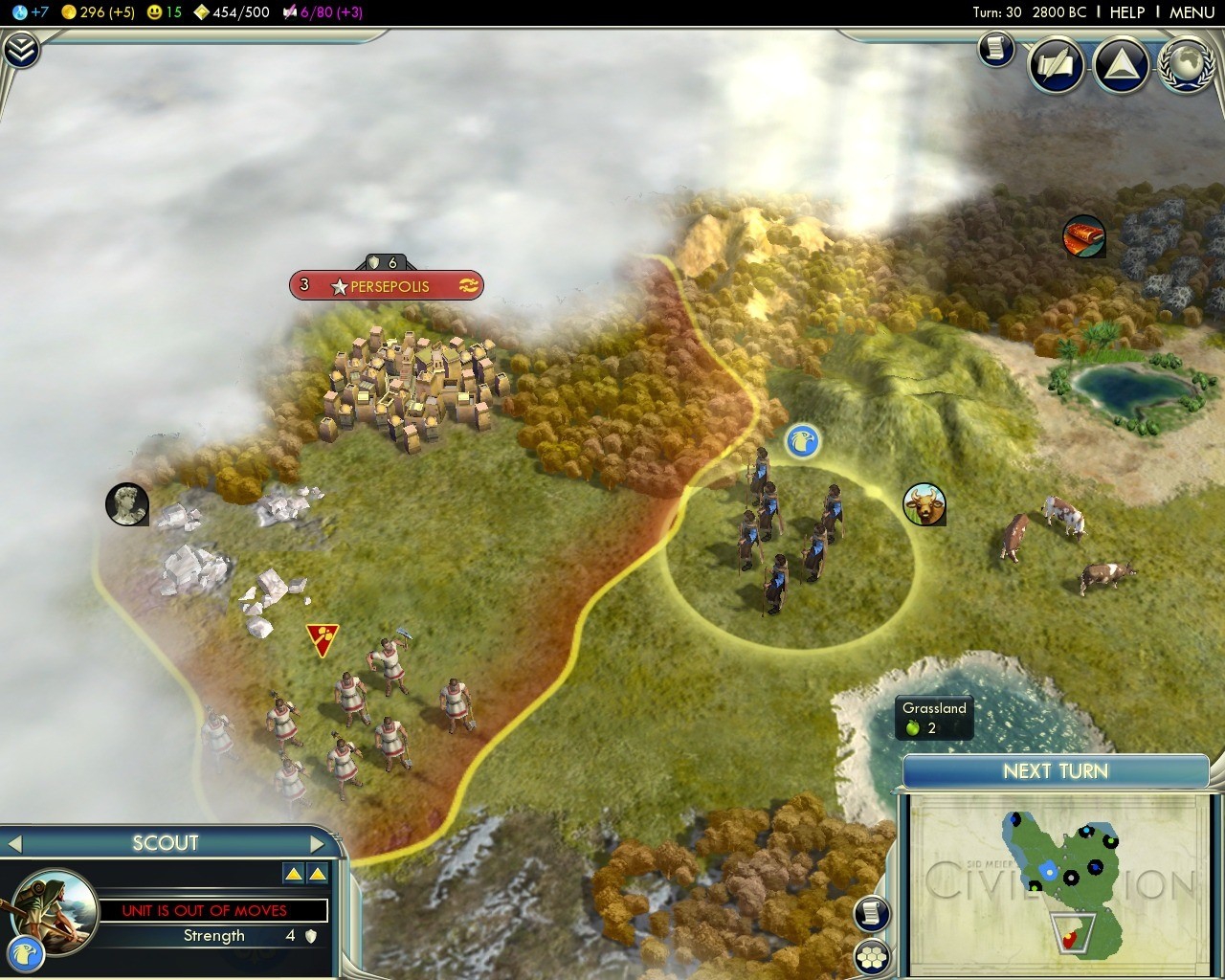1225x980 pixels.
Task: Select the red warrior unit flag
Action: tap(322, 638)
